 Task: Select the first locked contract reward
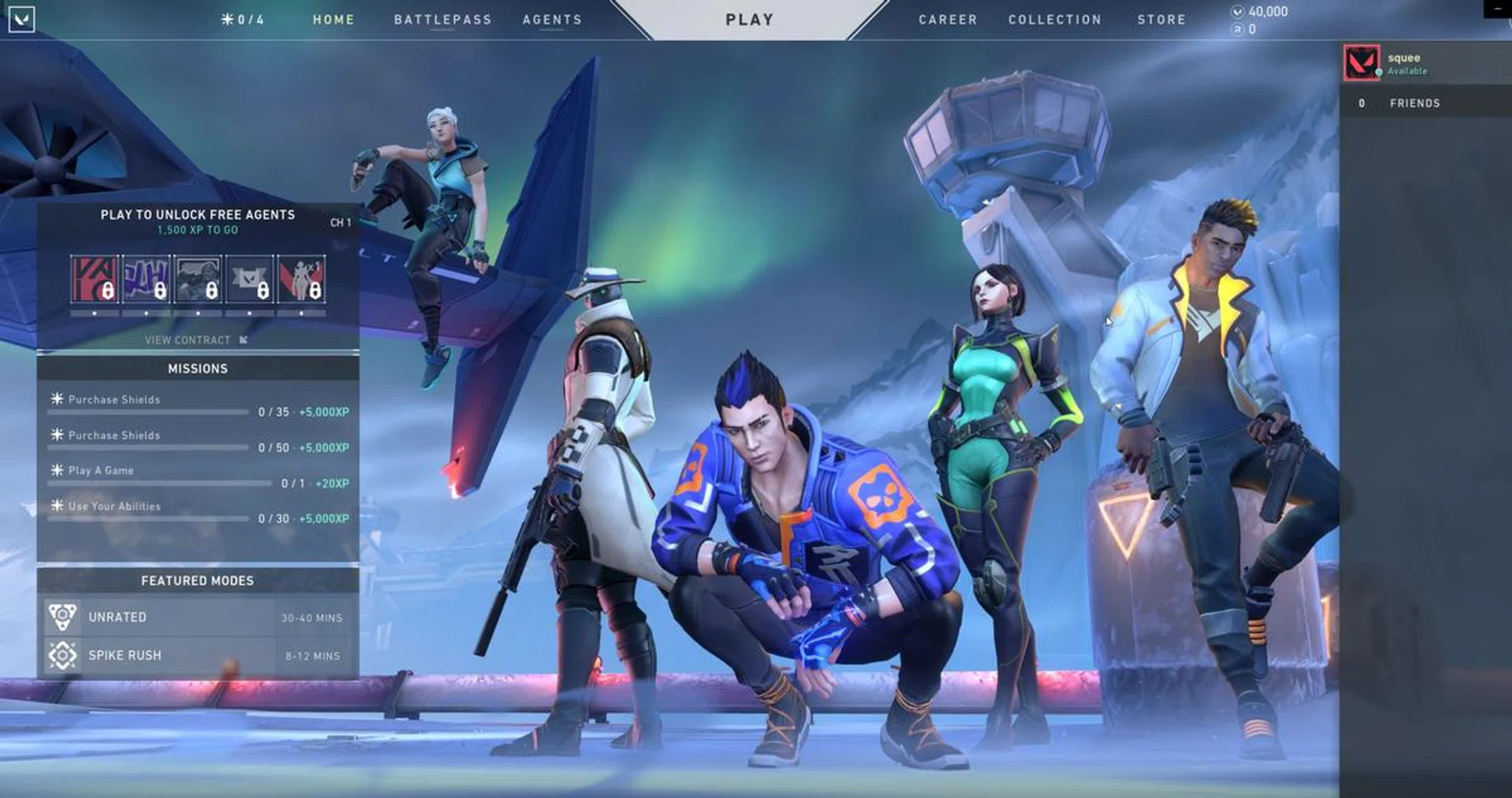(94, 279)
